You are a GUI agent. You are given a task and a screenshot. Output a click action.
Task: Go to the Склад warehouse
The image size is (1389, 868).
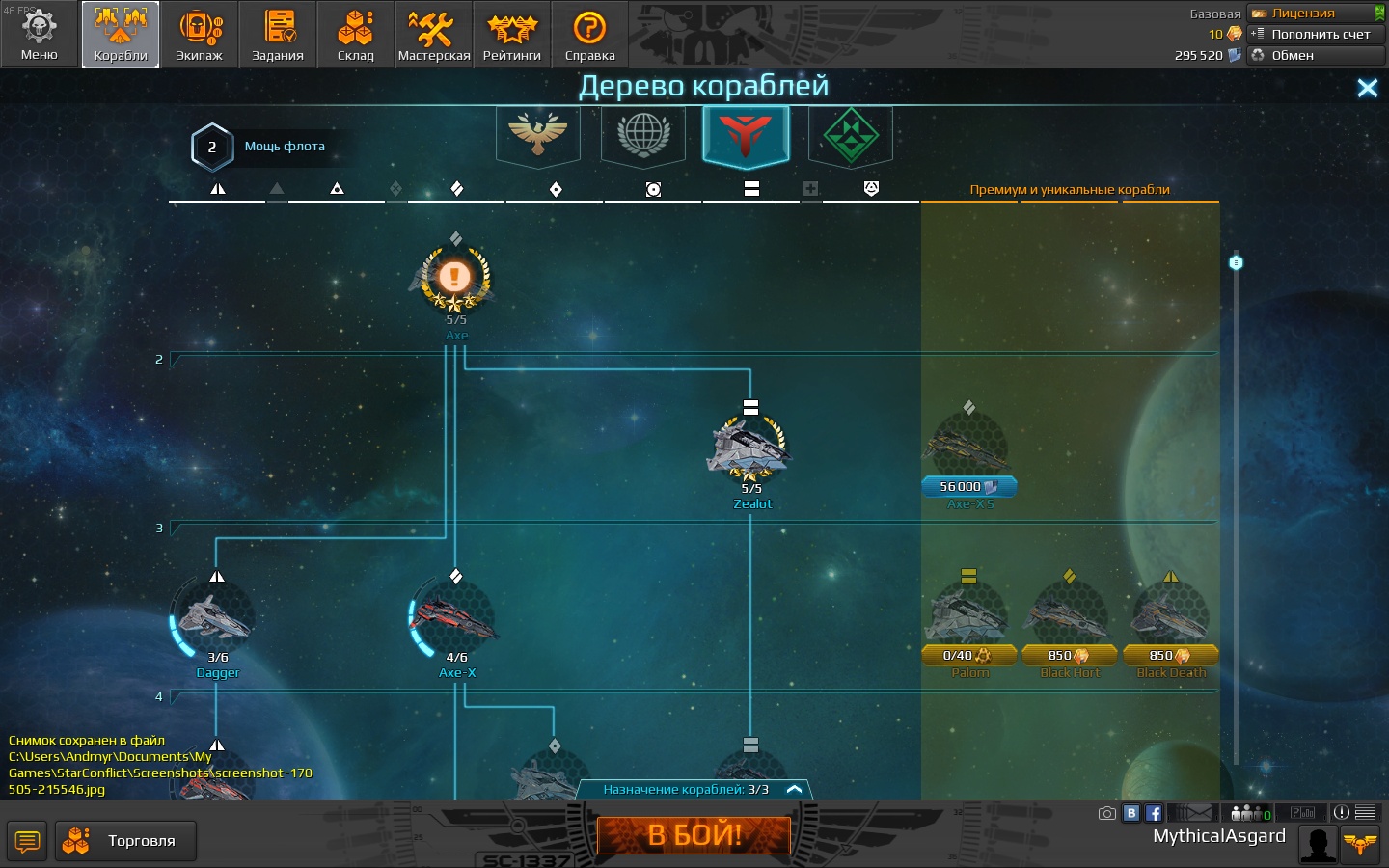(x=355, y=34)
